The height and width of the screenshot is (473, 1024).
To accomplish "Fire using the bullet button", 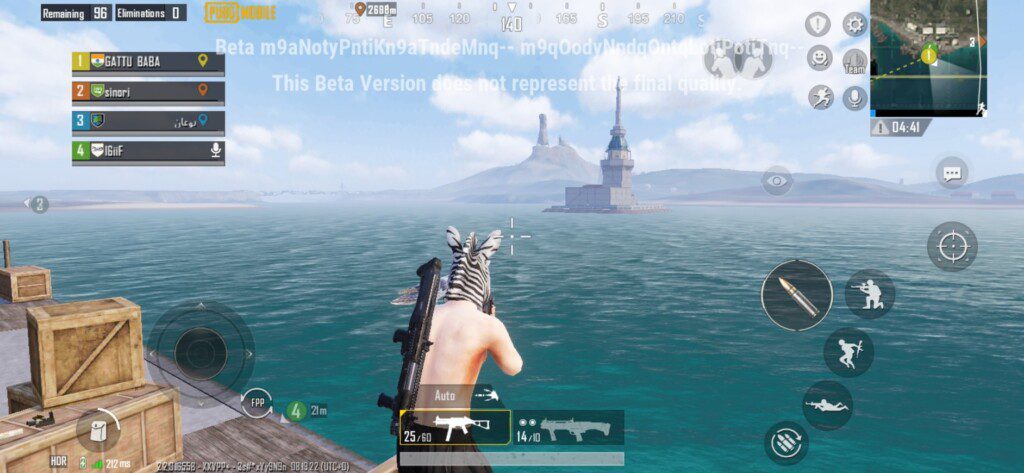I will [796, 295].
